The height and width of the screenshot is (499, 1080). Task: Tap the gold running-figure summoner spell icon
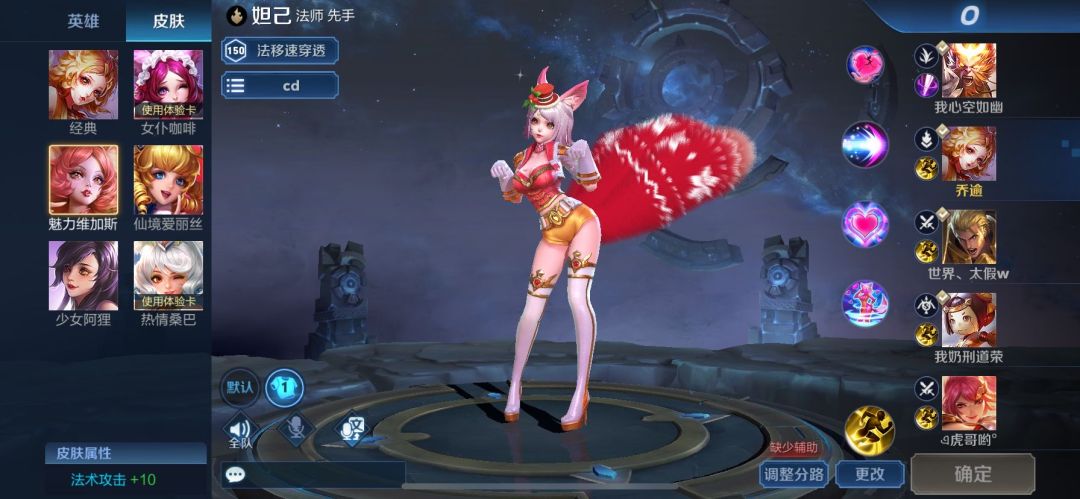click(868, 430)
